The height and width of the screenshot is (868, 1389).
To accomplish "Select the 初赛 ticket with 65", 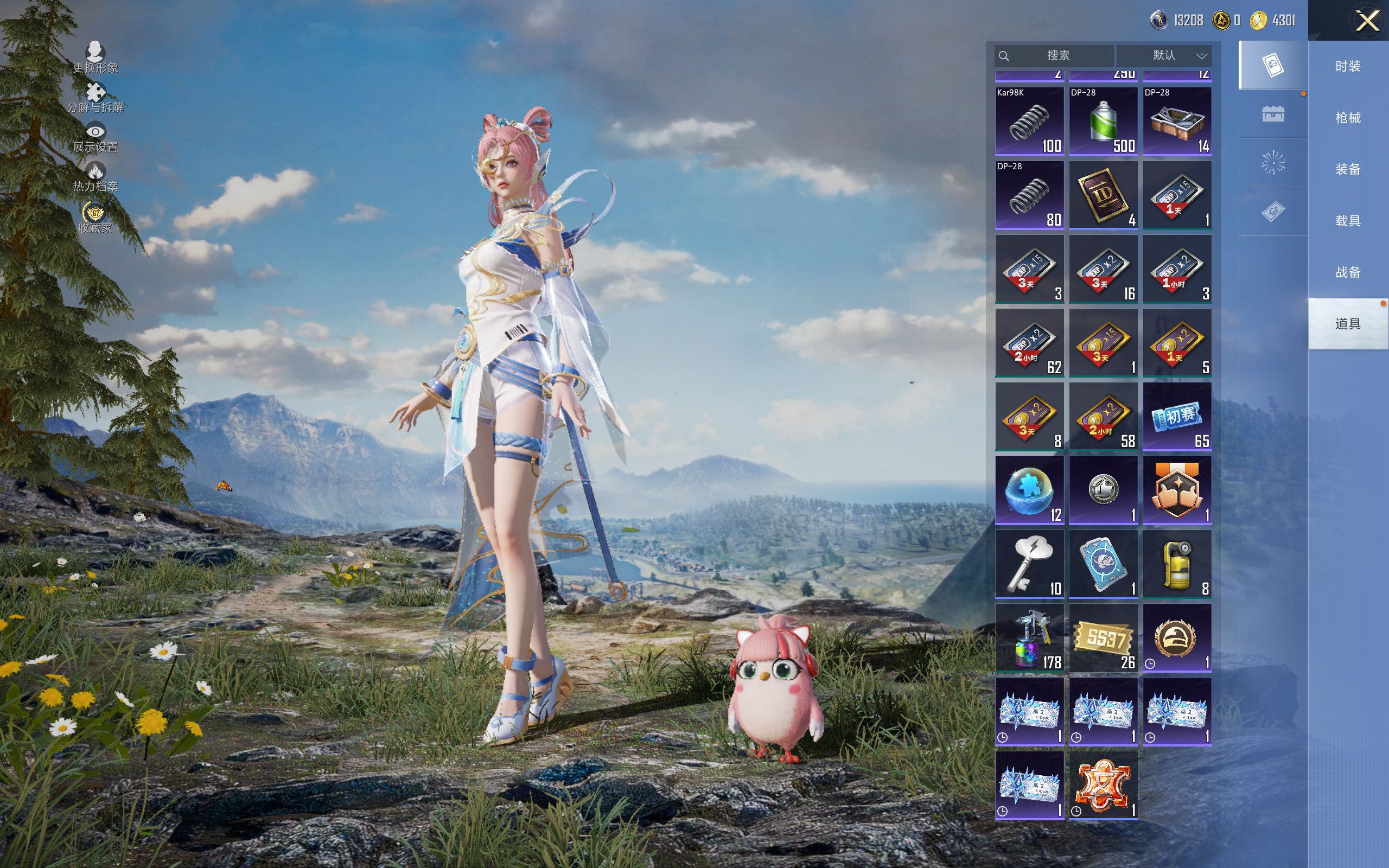I will pyautogui.click(x=1177, y=416).
